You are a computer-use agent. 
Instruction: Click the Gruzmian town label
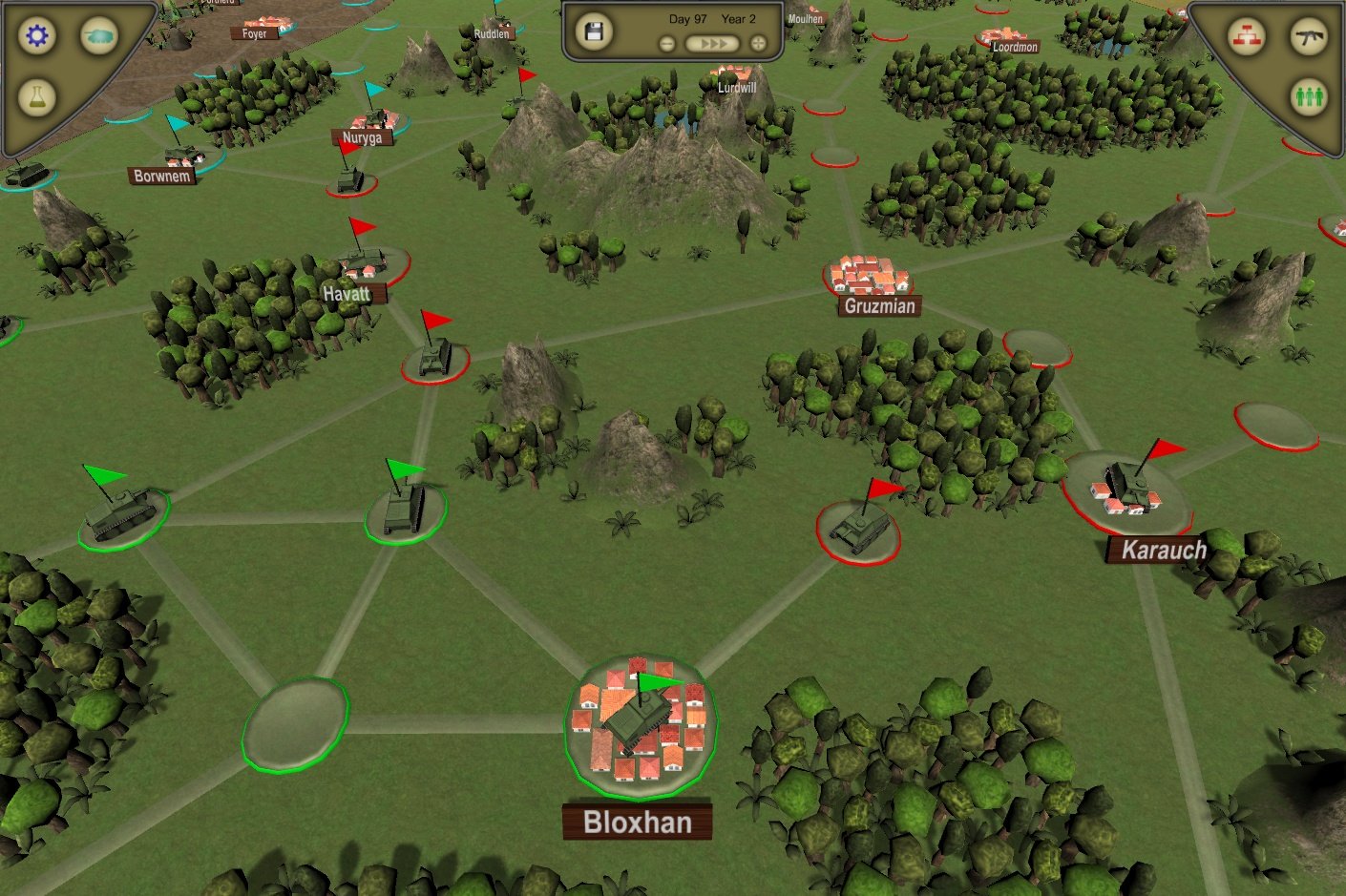pos(880,306)
